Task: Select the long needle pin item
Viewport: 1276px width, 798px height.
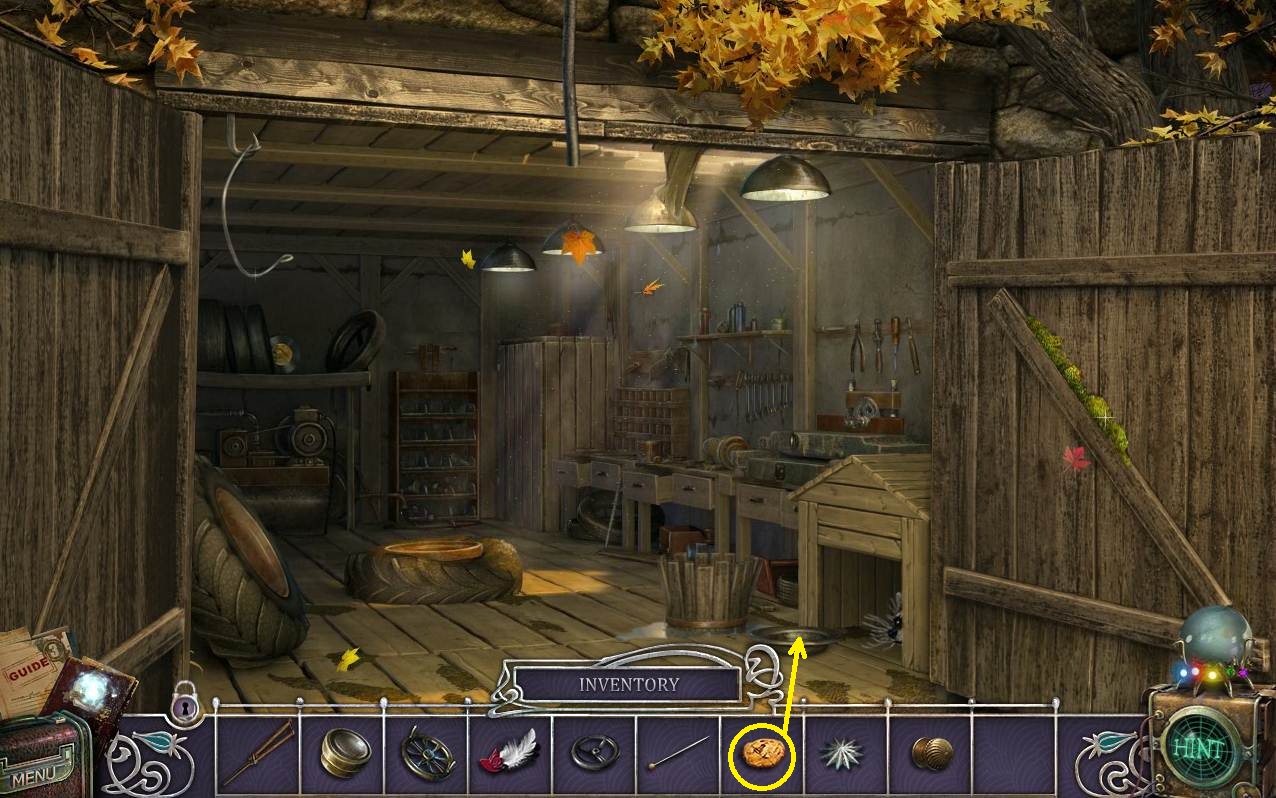Action: coord(678,752)
